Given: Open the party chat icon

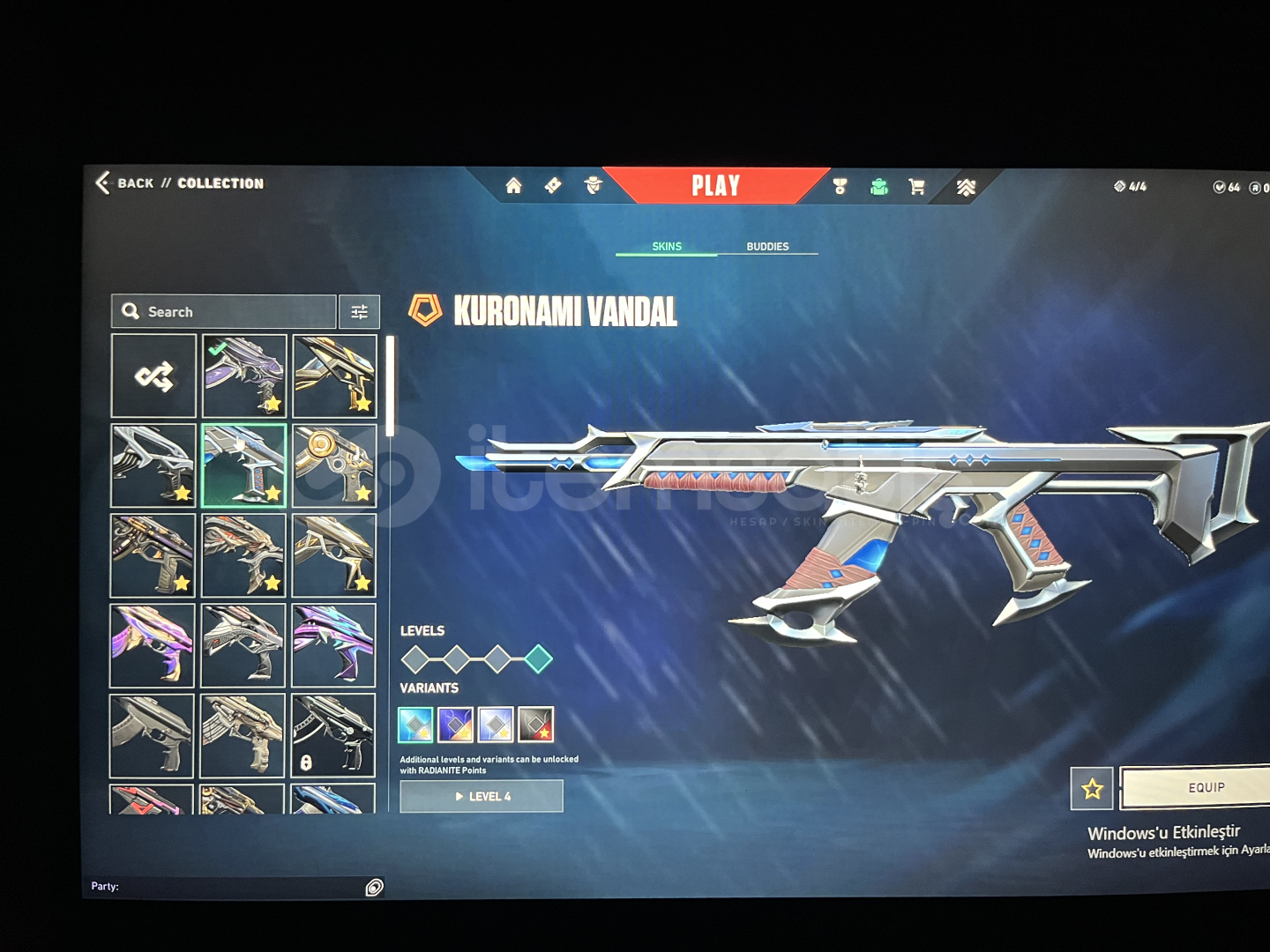Looking at the screenshot, I should point(374,888).
